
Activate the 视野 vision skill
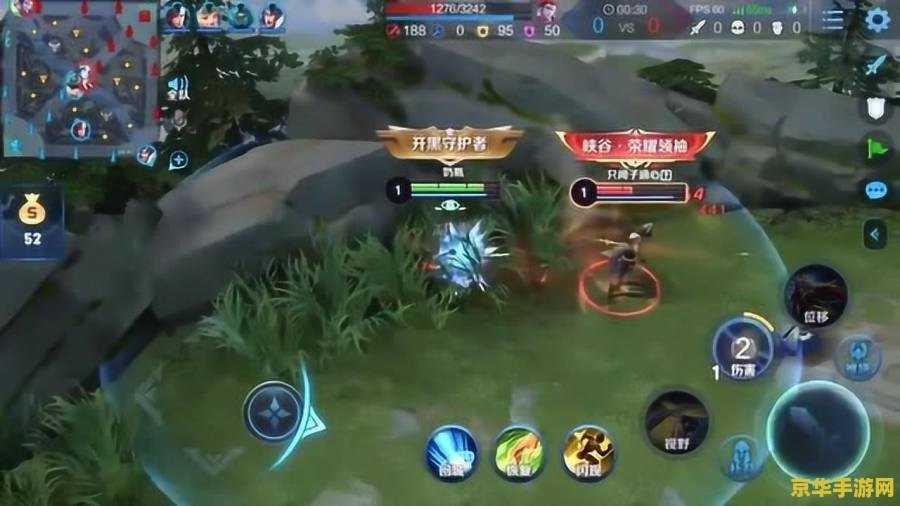coord(676,420)
